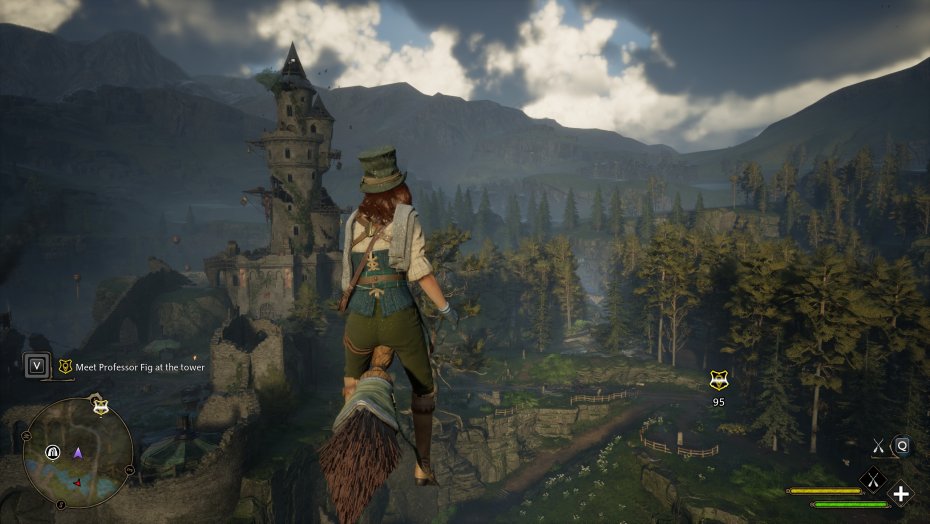Click the small crossed brooms icon beside Q
This screenshot has height=524, width=930.
878,447
